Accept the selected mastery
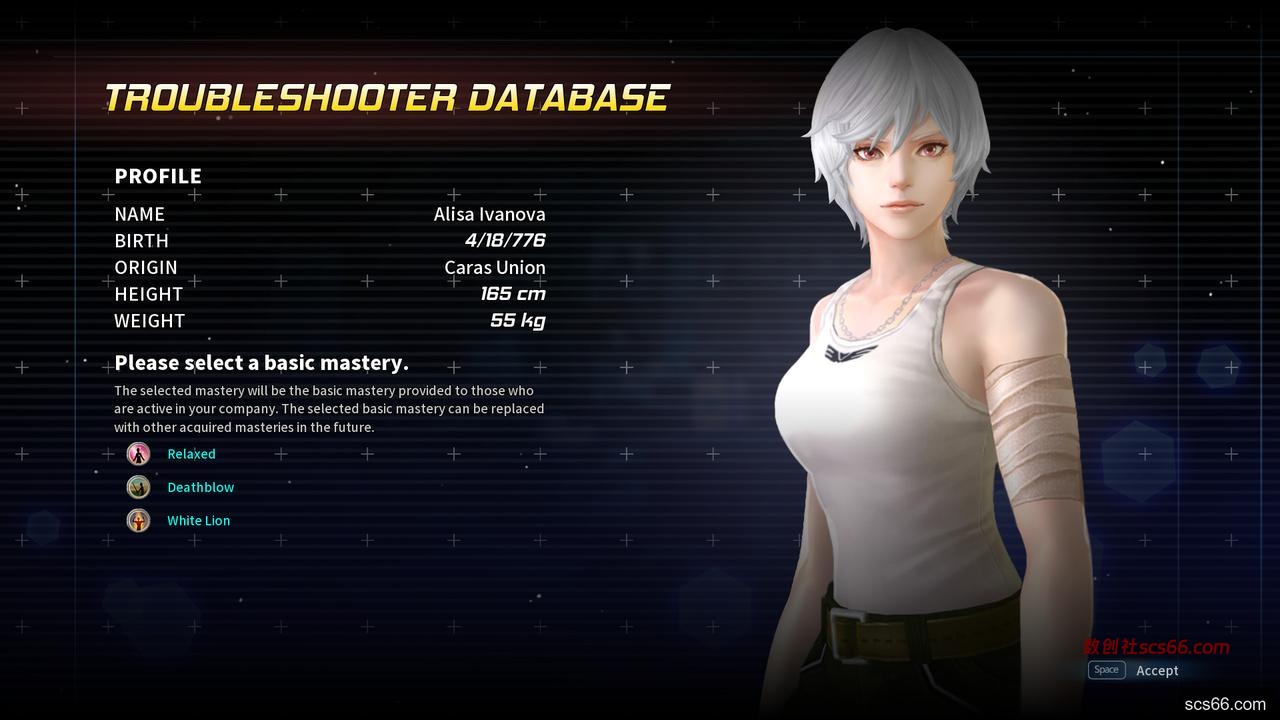The image size is (1280, 720). 1156,670
